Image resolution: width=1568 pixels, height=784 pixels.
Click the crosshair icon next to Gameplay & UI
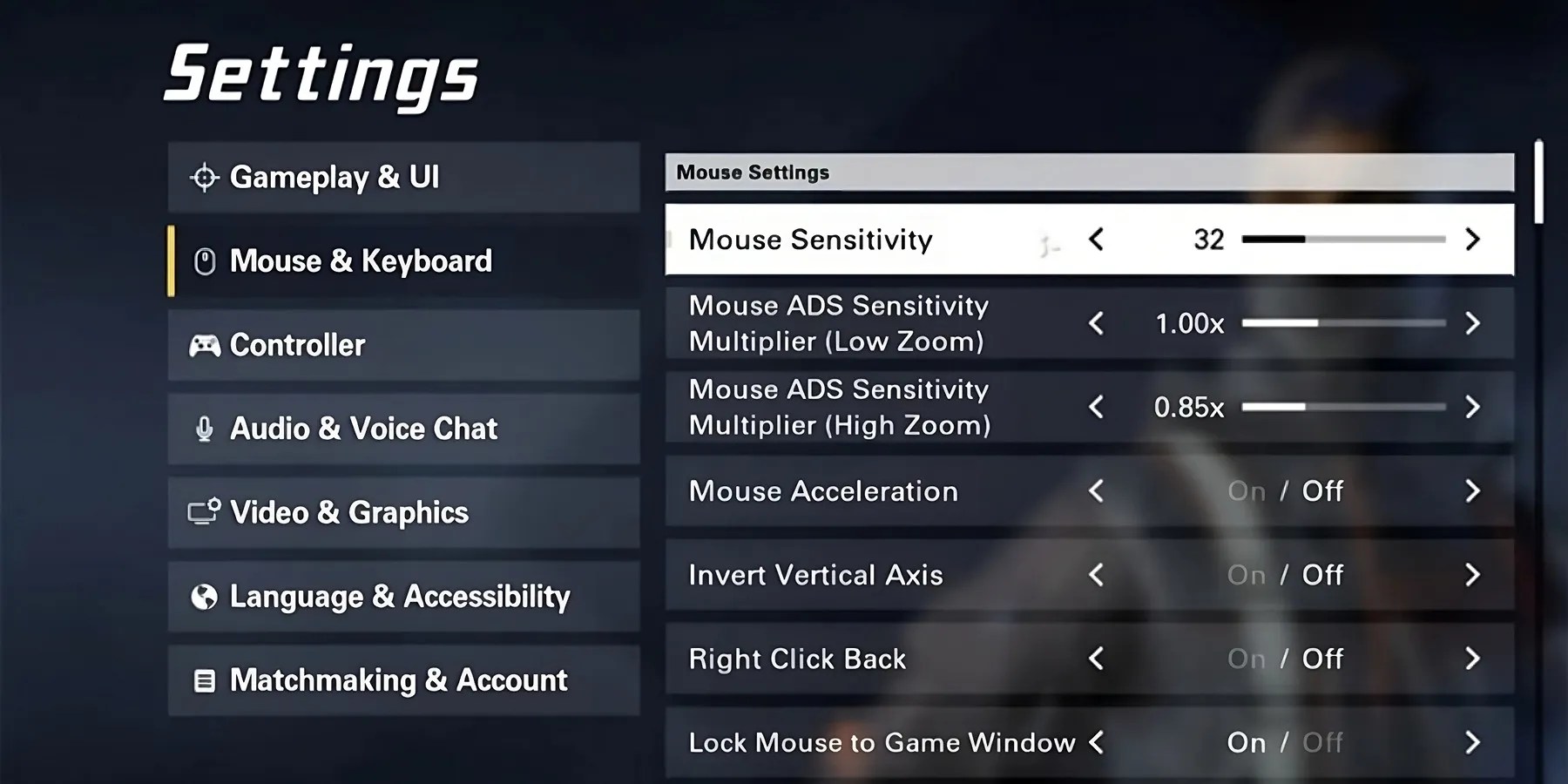(x=204, y=177)
